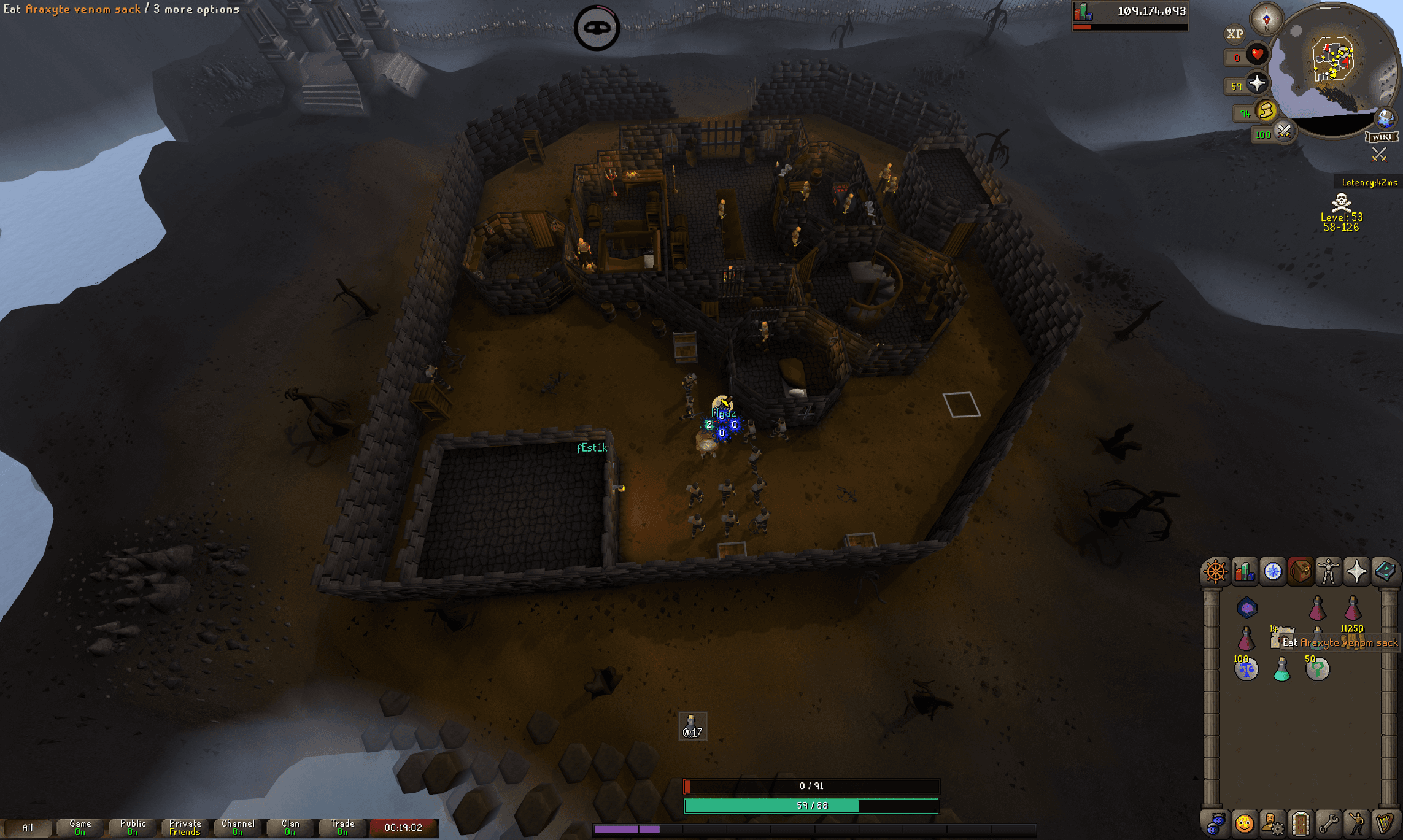Image resolution: width=1403 pixels, height=840 pixels.
Task: Drink the teal potion in inventory
Action: coord(1281,669)
